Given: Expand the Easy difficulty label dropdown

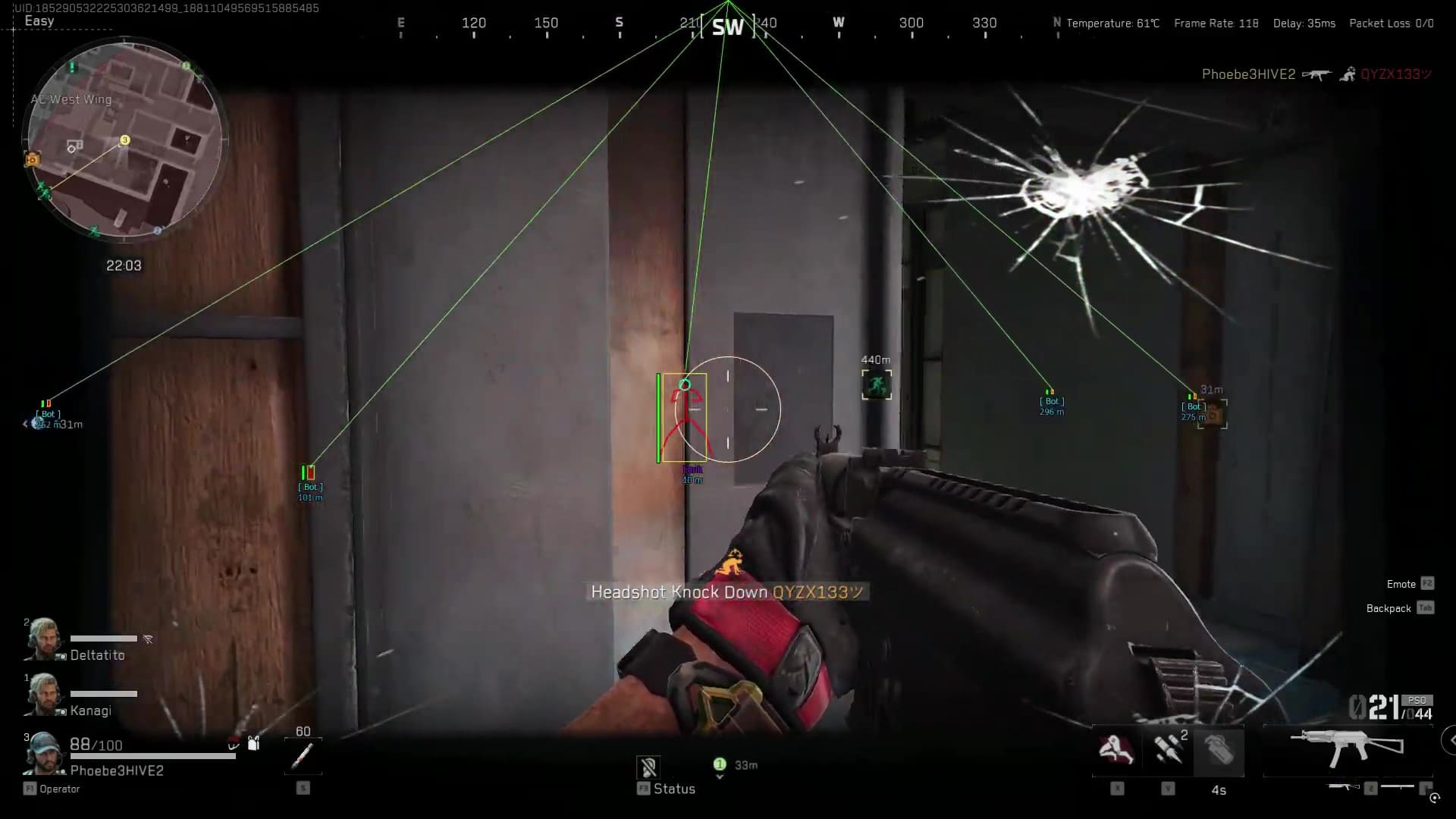Looking at the screenshot, I should 38,20.
